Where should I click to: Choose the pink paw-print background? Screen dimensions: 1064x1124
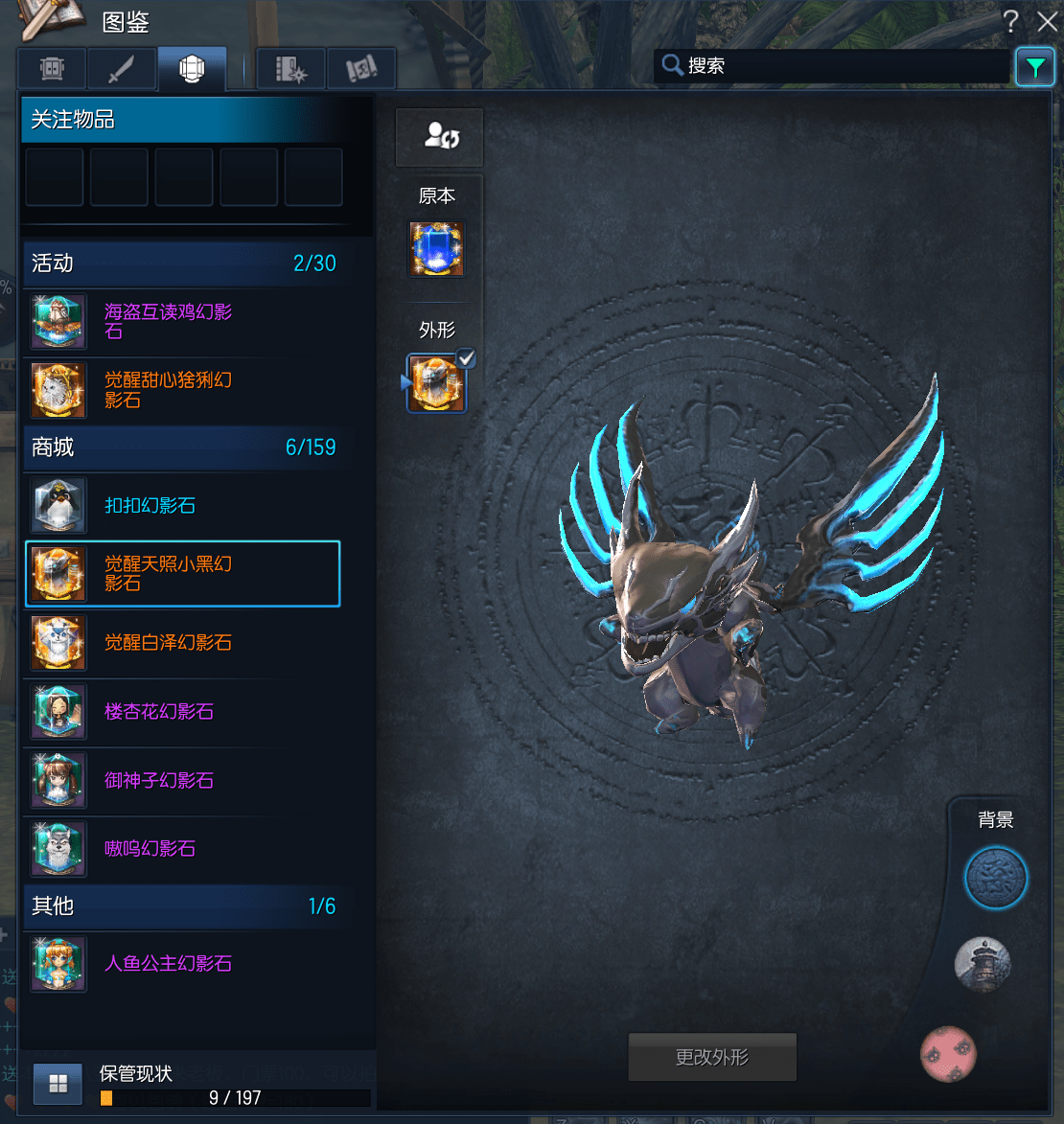948,1053
